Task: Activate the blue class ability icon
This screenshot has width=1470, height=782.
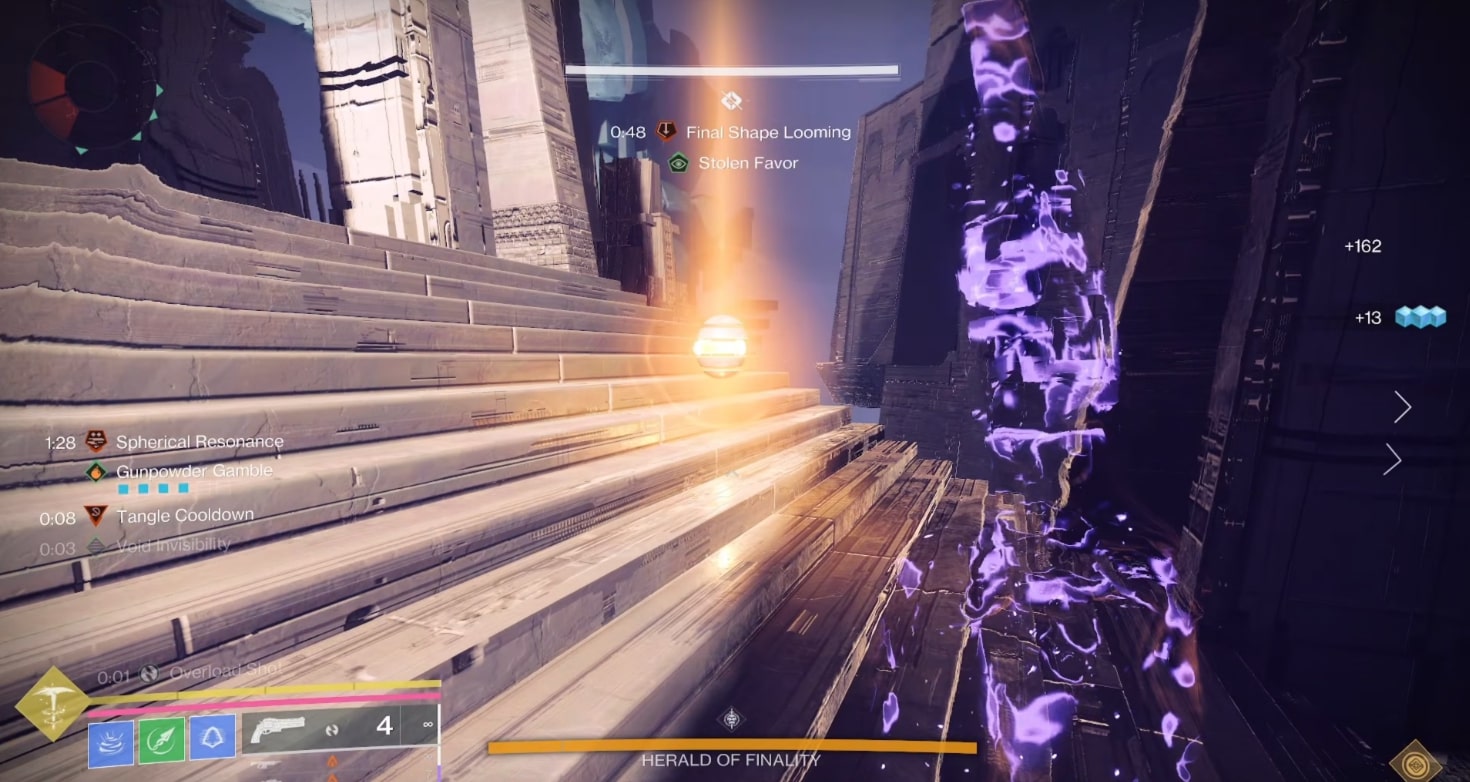Action: [212, 738]
